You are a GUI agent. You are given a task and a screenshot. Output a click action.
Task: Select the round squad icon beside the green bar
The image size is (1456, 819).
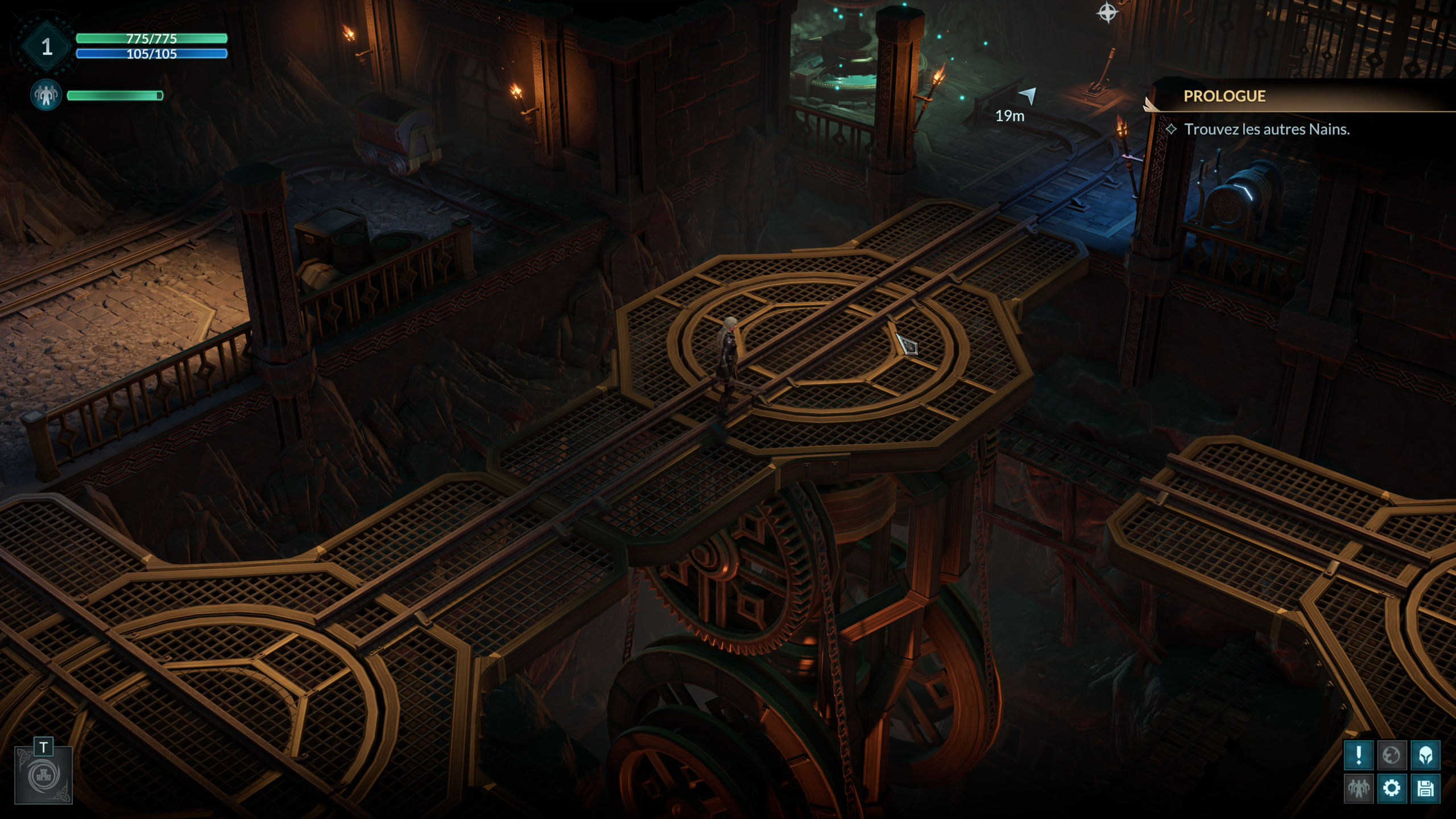pyautogui.click(x=45, y=95)
